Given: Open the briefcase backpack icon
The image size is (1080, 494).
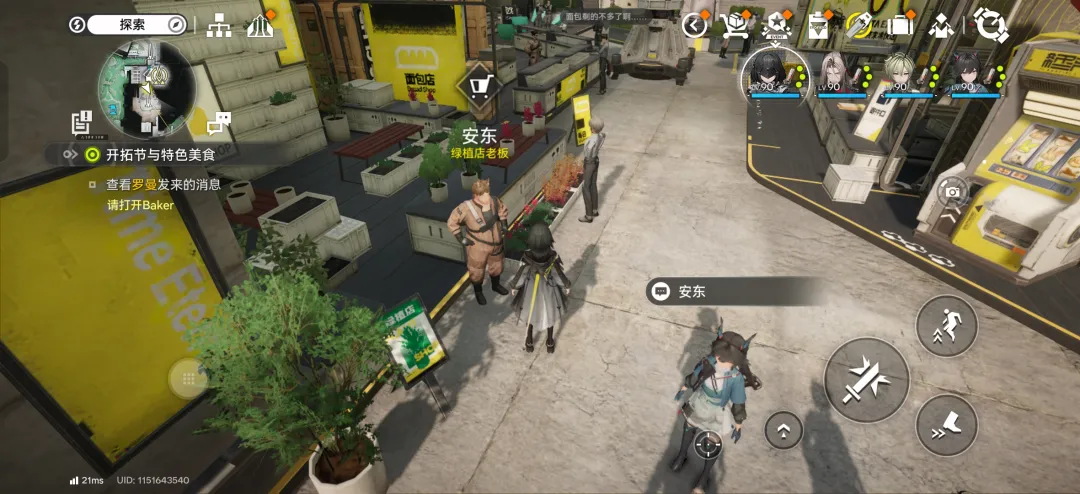Looking at the screenshot, I should [x=900, y=25].
